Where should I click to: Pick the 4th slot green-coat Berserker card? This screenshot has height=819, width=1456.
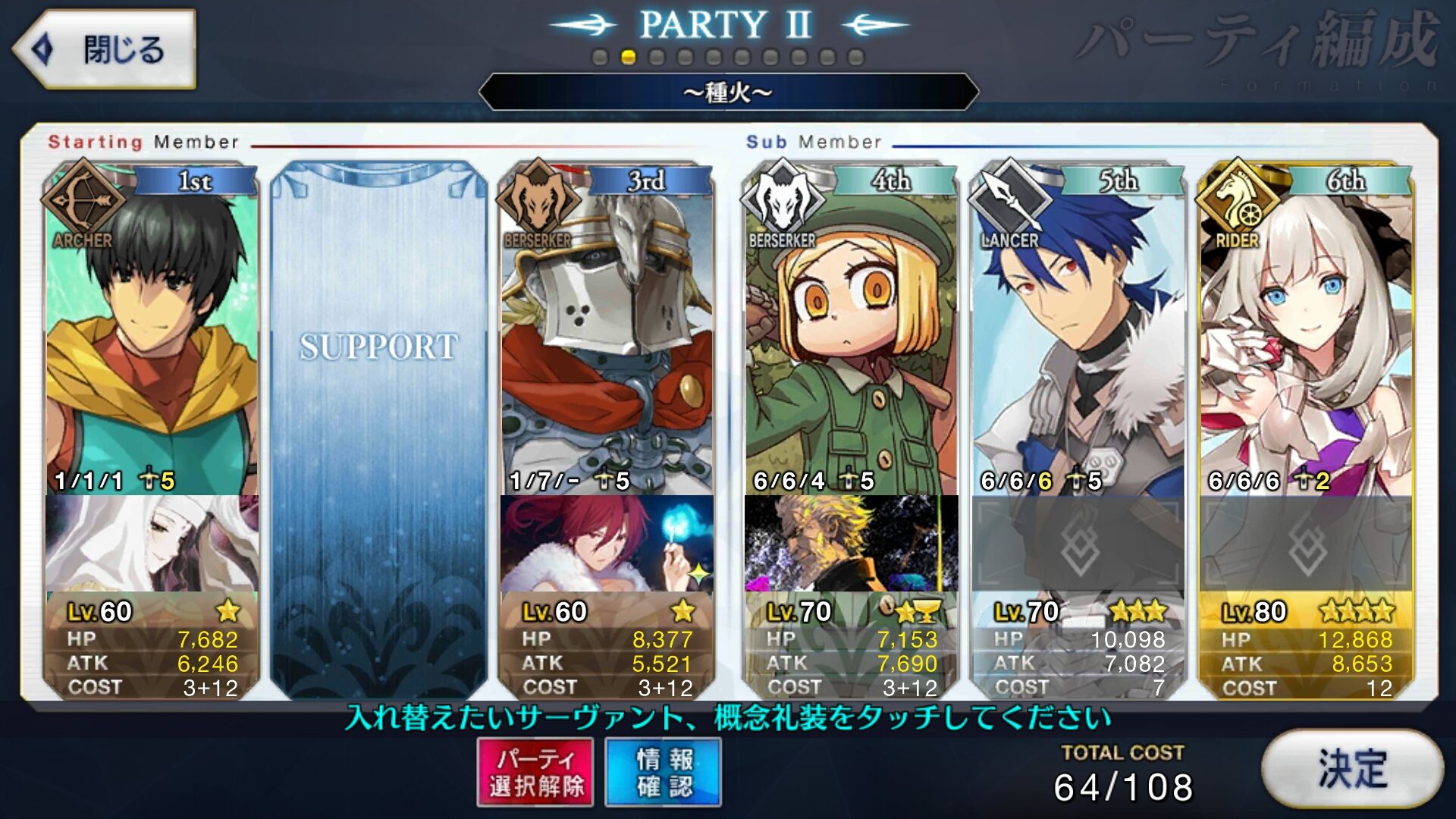point(851,334)
